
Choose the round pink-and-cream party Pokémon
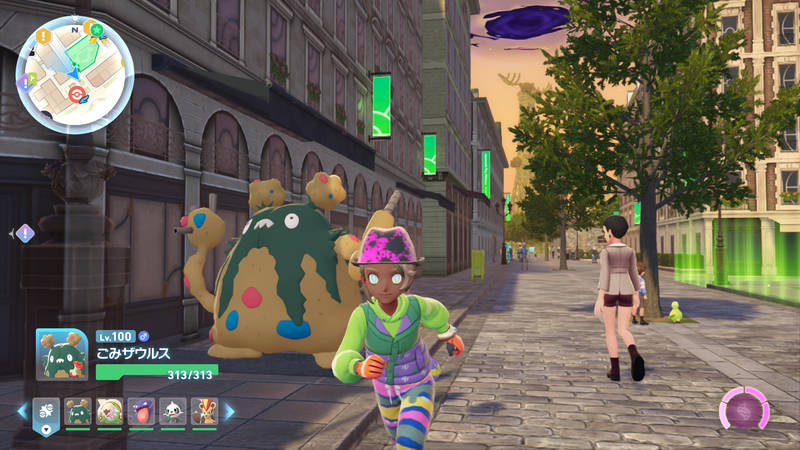(110, 411)
